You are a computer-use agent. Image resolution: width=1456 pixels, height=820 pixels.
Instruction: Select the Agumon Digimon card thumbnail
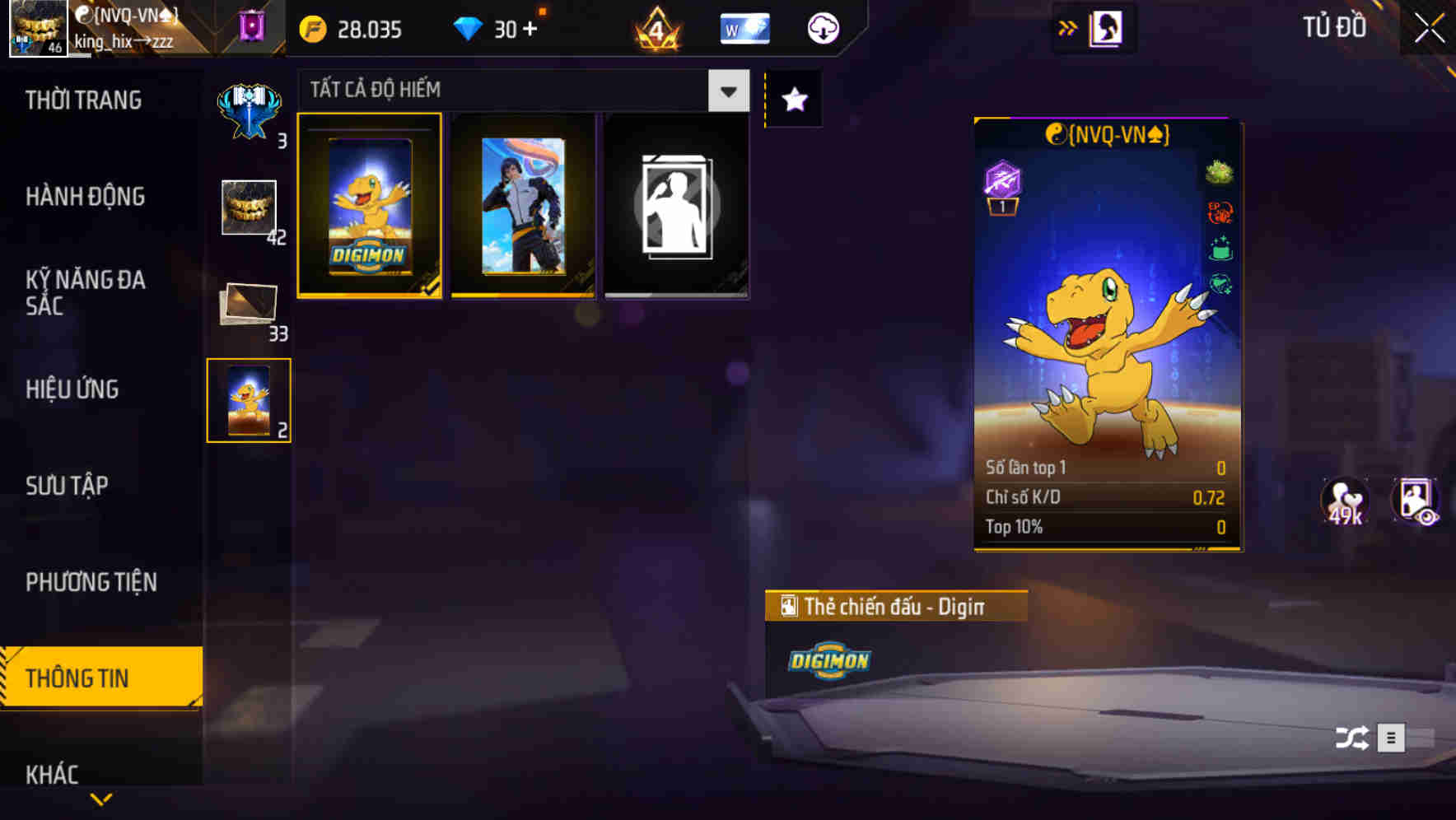[x=370, y=205]
